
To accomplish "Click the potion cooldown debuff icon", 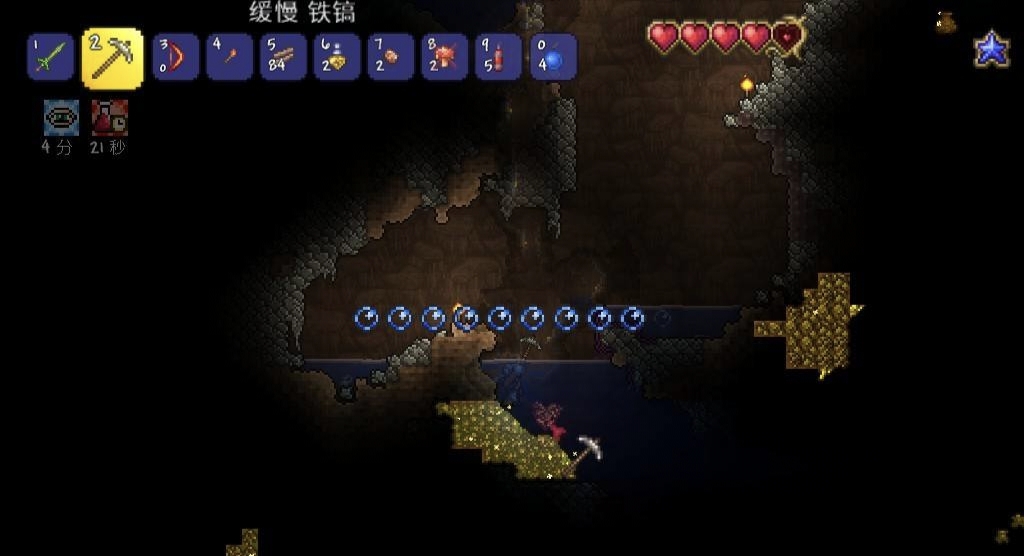I will tap(109, 118).
